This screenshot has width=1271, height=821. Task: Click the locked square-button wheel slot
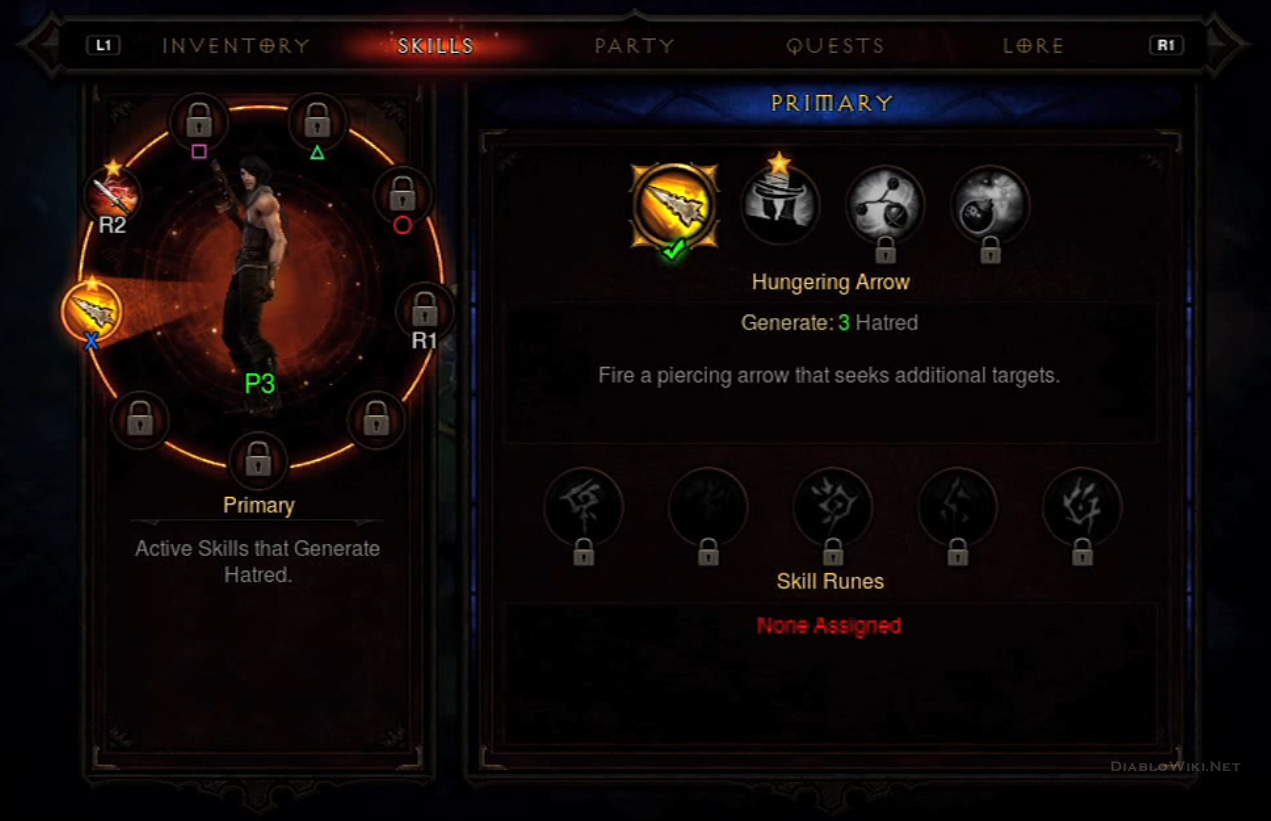pyautogui.click(x=199, y=123)
